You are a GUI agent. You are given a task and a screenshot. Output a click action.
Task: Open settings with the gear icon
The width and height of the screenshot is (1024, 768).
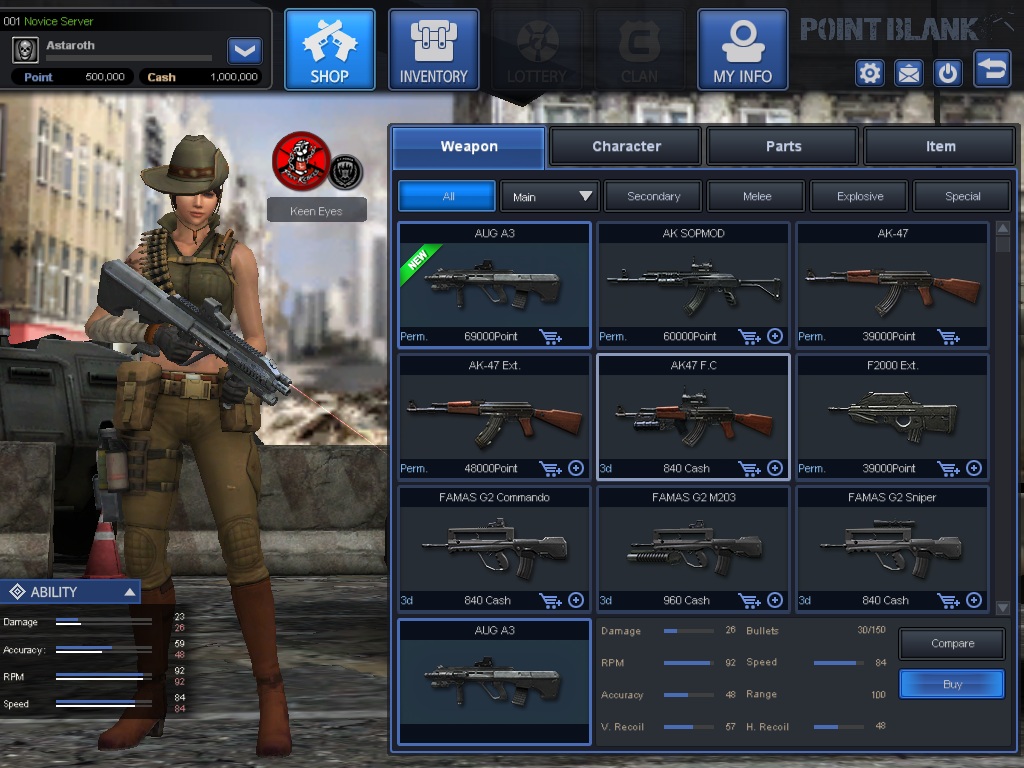click(x=869, y=73)
